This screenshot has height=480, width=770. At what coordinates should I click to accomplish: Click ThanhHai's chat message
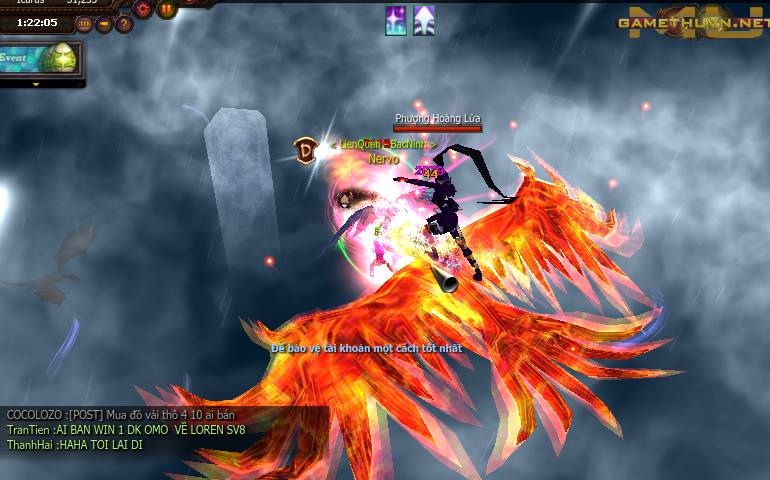point(74,445)
